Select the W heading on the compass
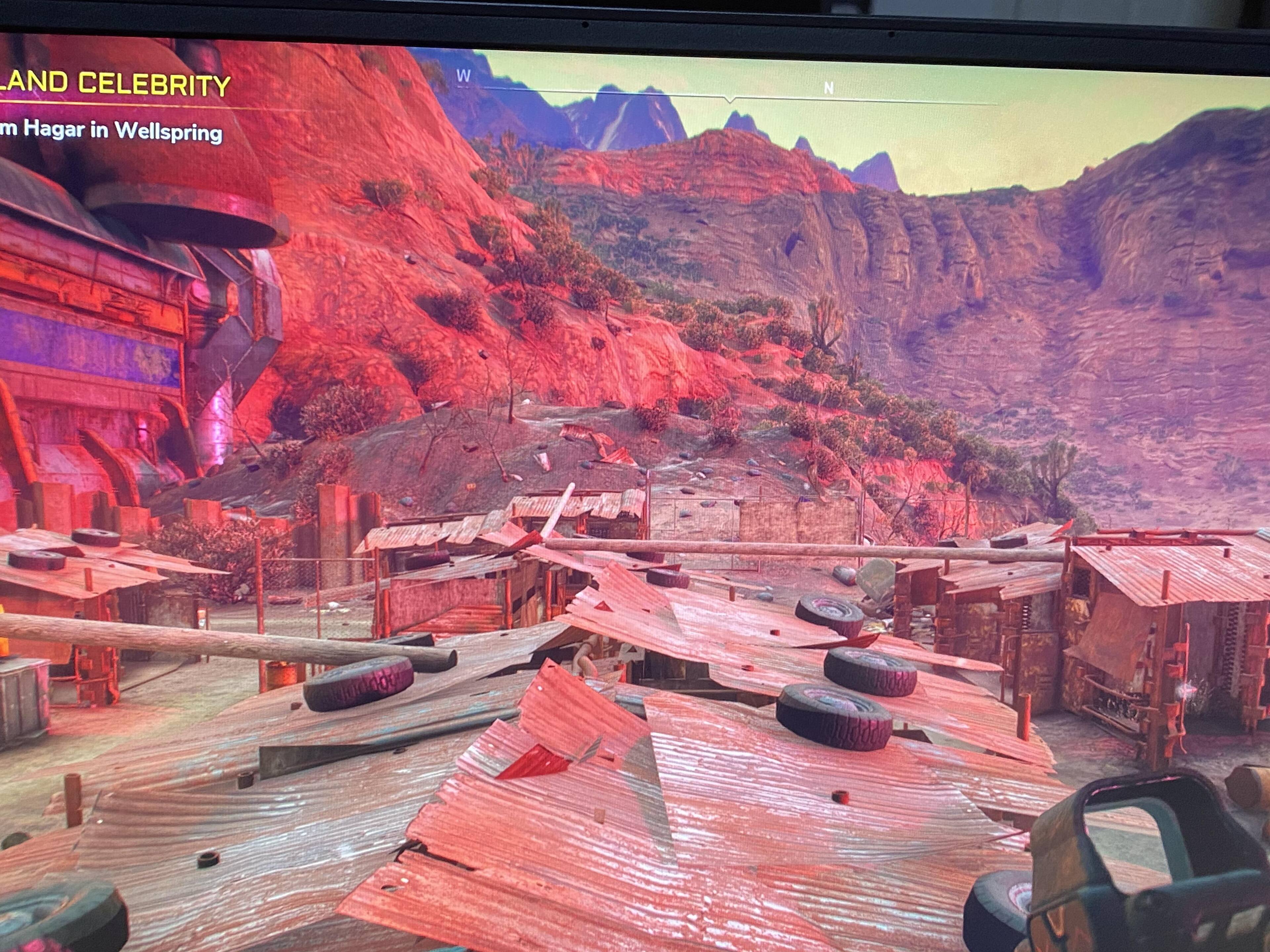 pyautogui.click(x=463, y=76)
